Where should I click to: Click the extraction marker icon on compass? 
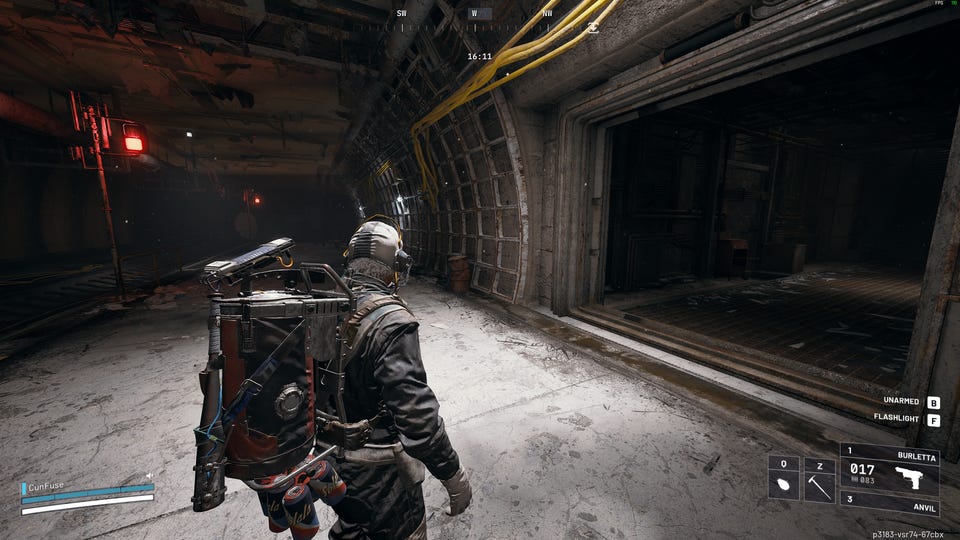point(593,27)
